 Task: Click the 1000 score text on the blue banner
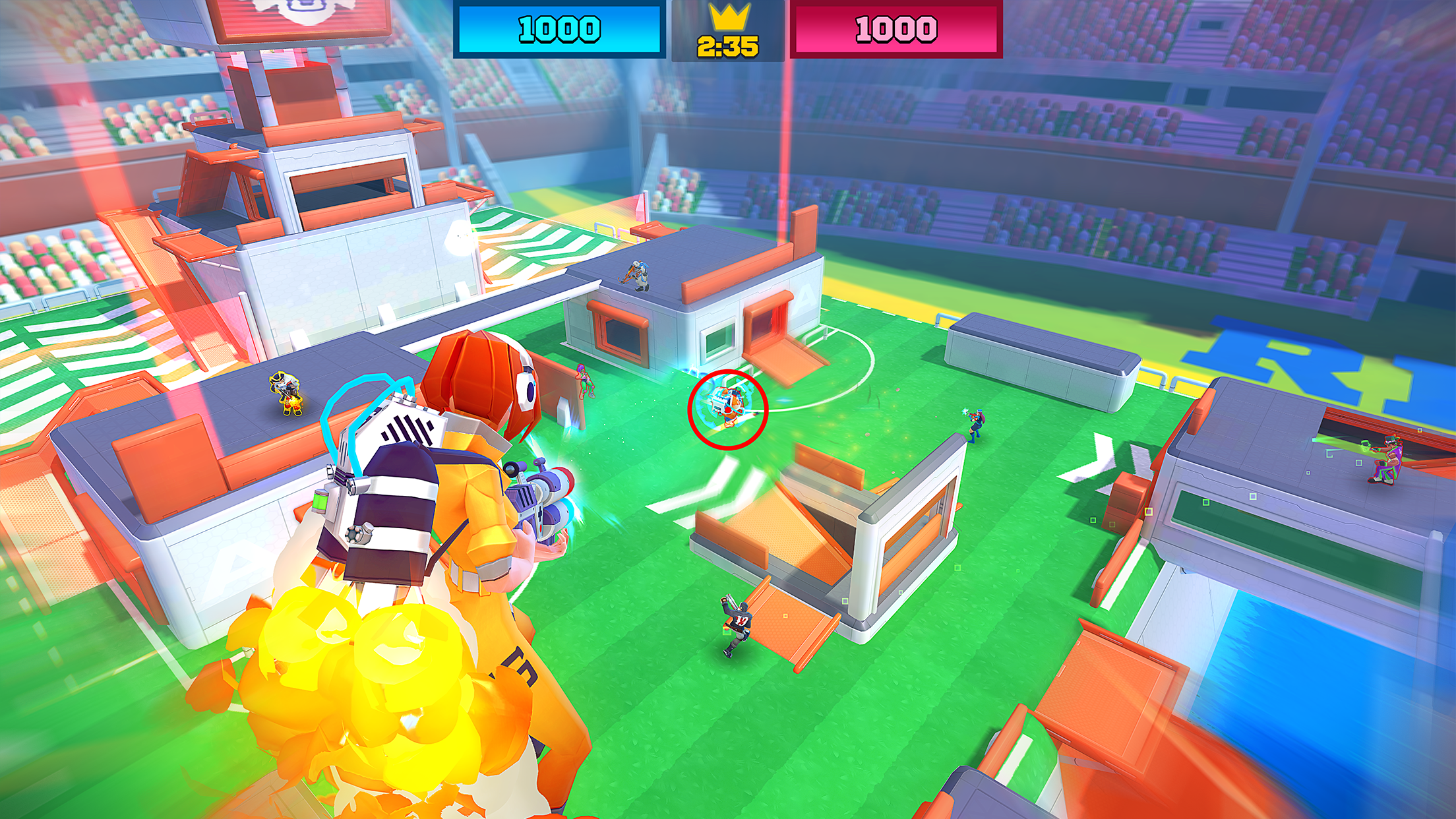click(559, 28)
